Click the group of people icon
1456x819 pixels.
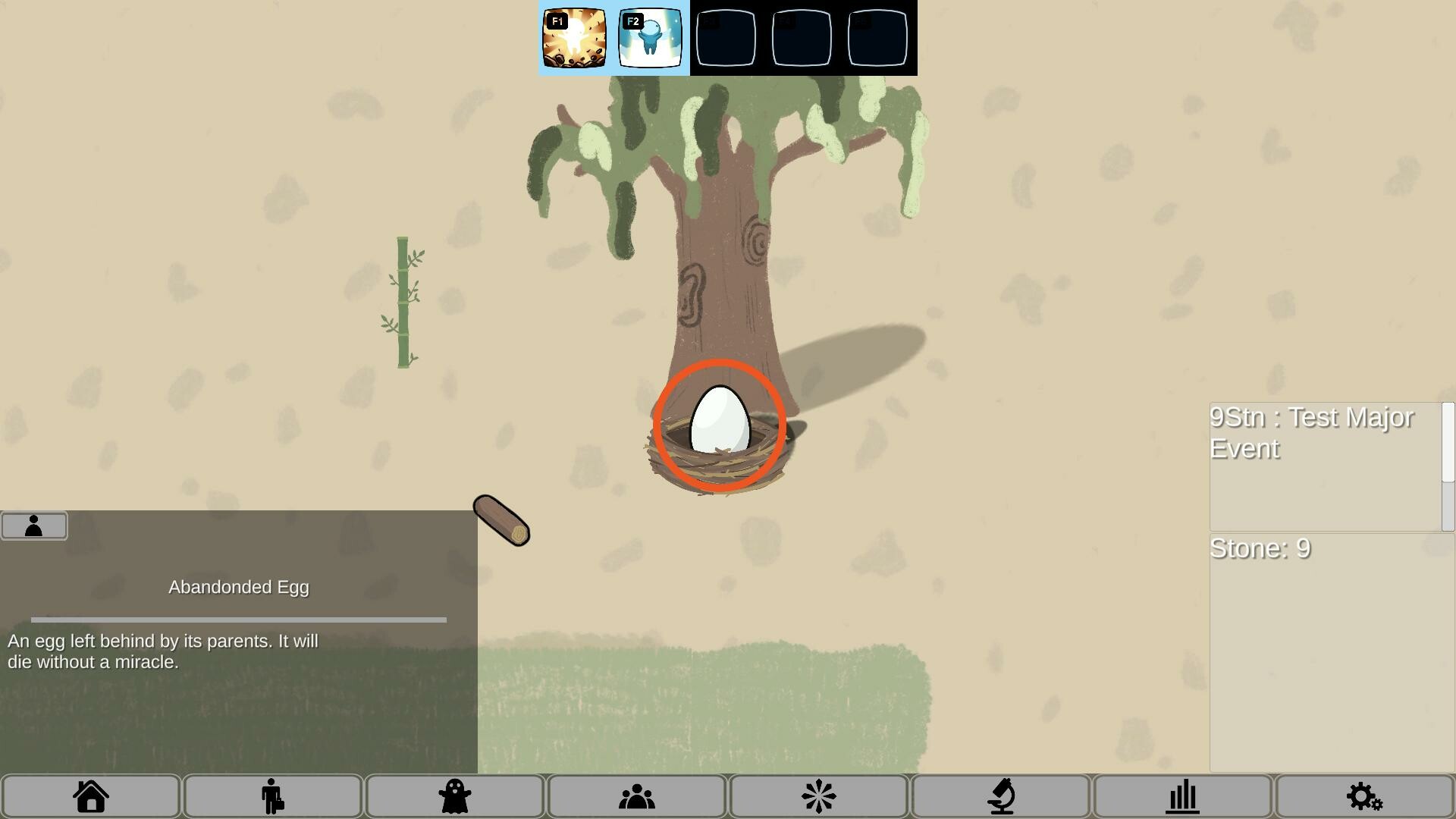(x=636, y=796)
